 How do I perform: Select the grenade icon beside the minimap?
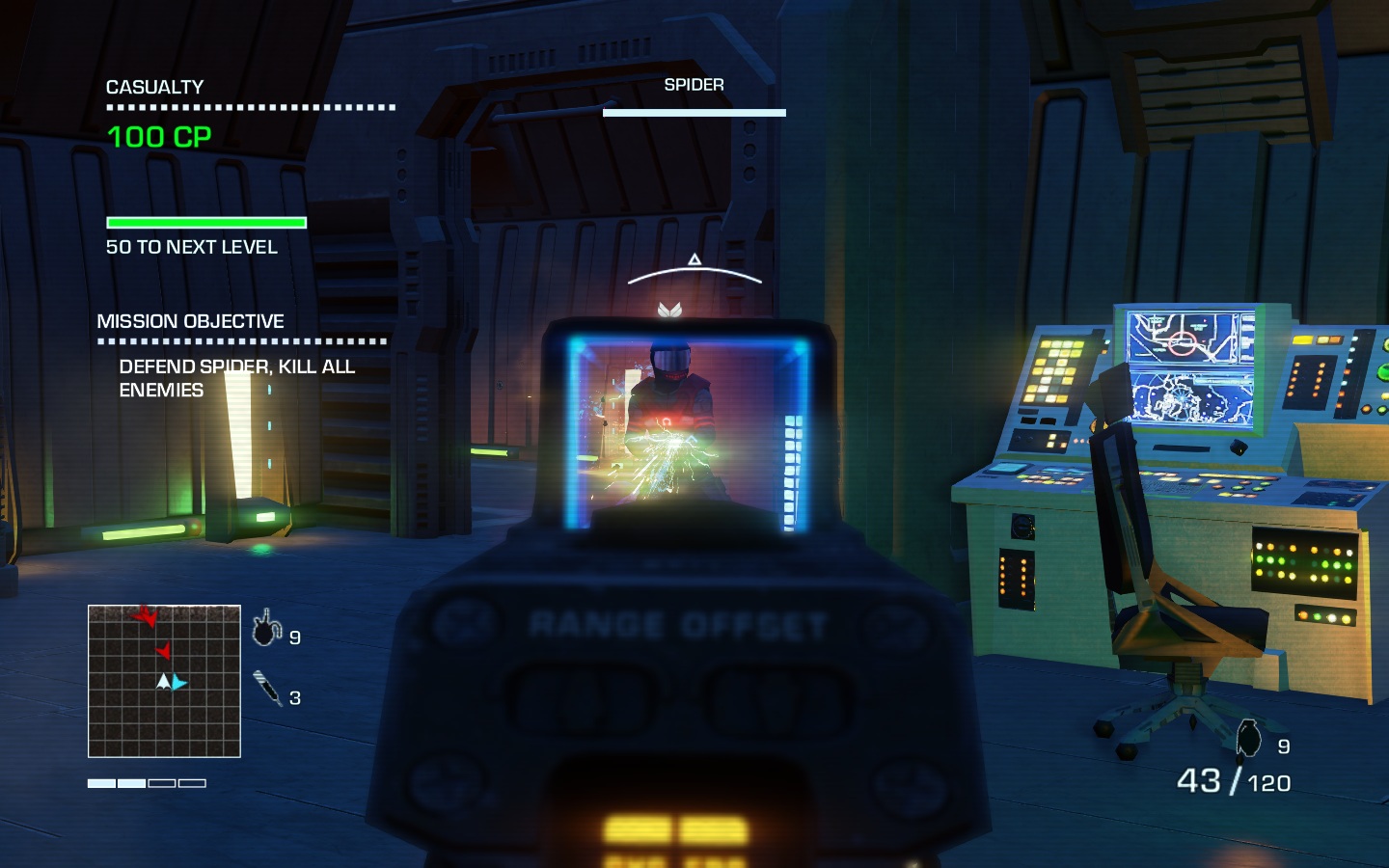(266, 629)
